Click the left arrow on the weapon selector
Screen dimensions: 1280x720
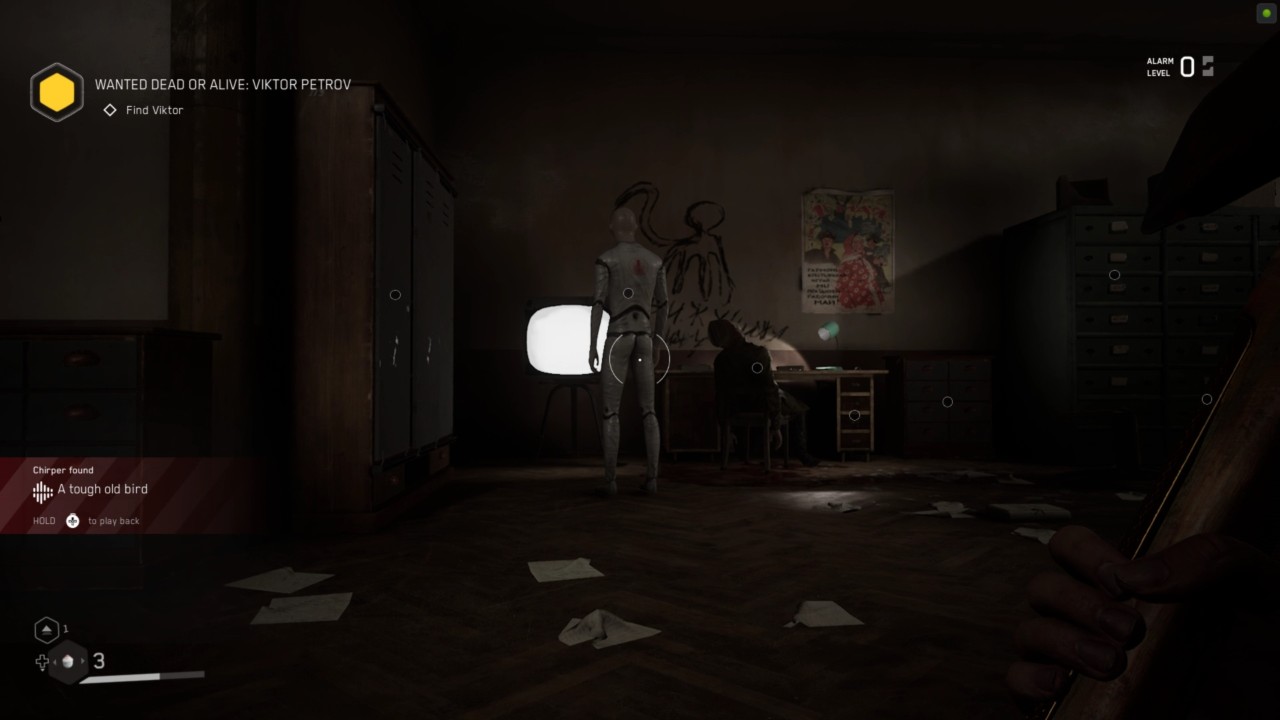point(55,661)
